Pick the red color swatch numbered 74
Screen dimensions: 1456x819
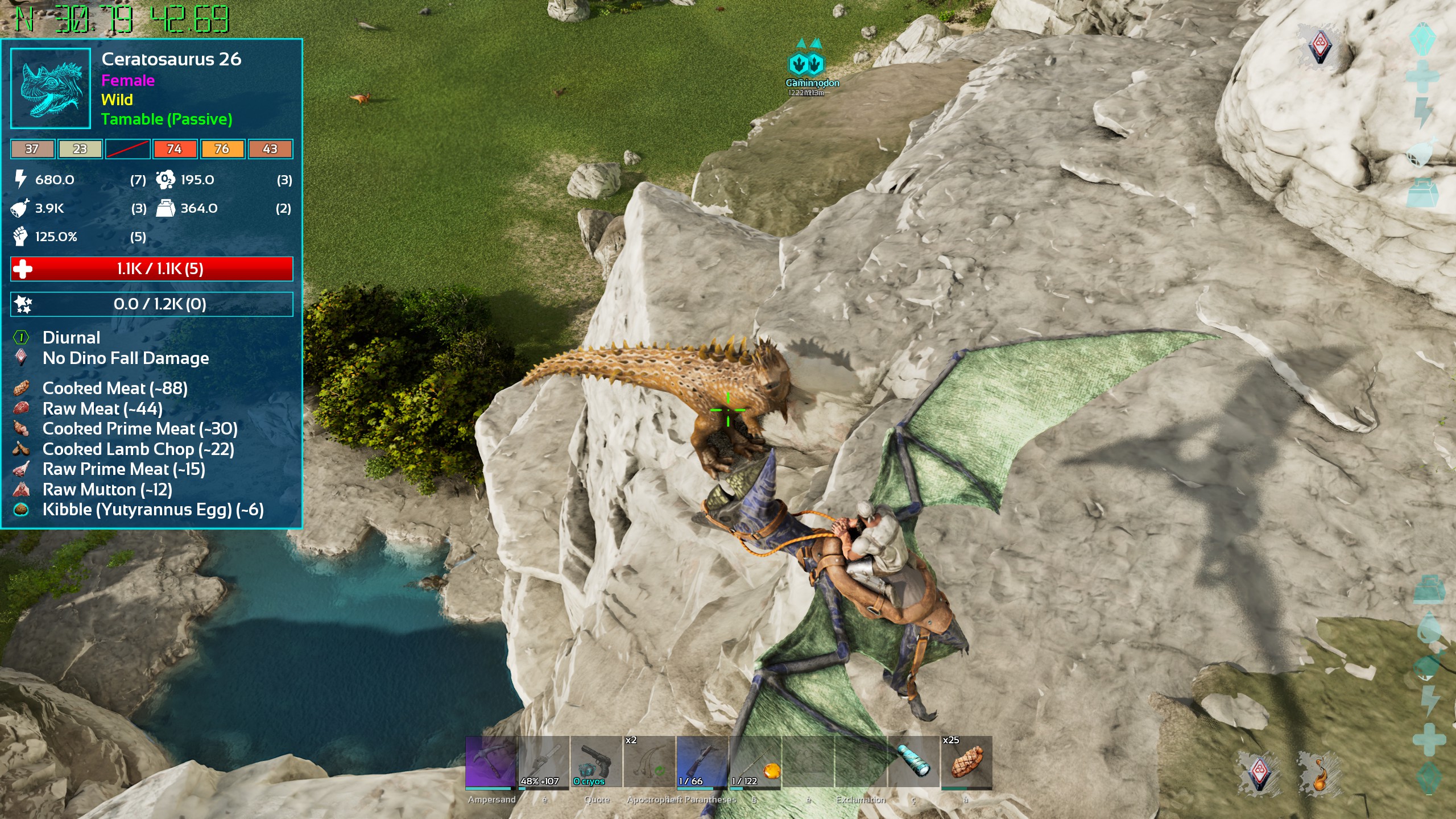175,149
